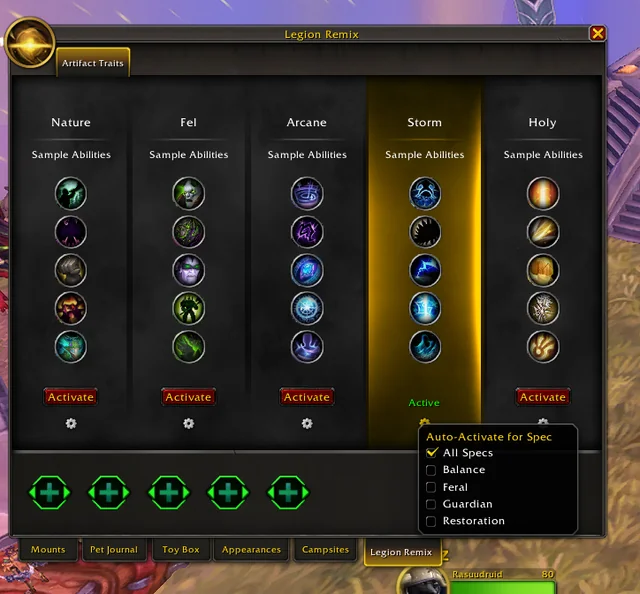This screenshot has height=594, width=640.
Task: Check the Balance spec option
Action: pyautogui.click(x=431, y=470)
